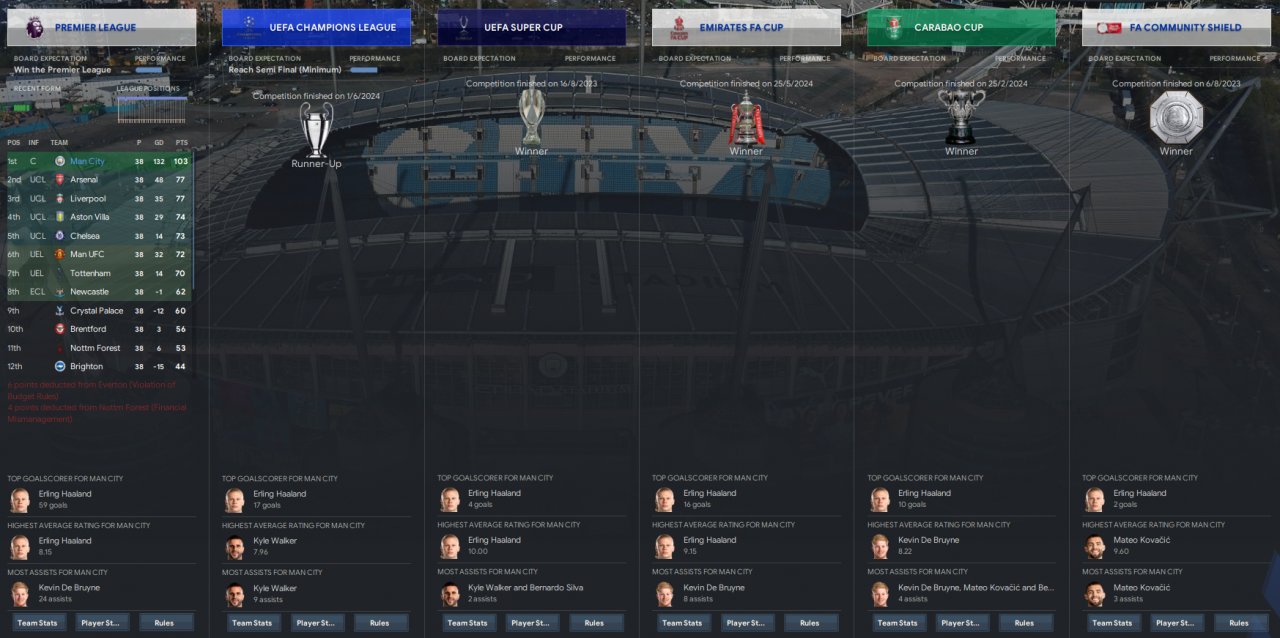Choose the Emirates FA Cup header
Viewport: 1280px width, 638px height.
point(746,28)
